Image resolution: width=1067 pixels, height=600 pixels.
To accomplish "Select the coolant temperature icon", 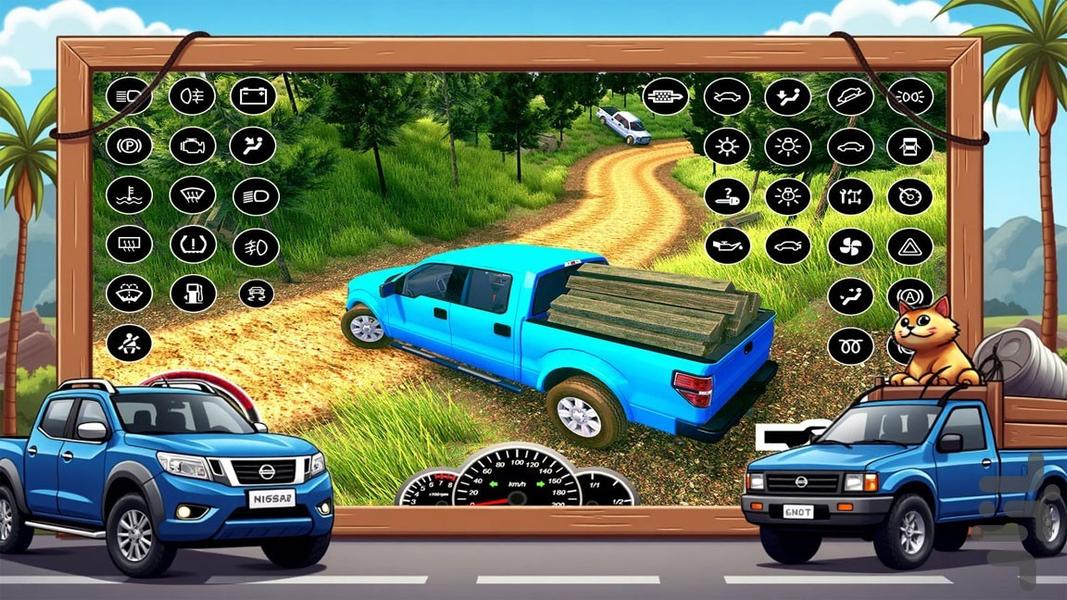I will 129,194.
